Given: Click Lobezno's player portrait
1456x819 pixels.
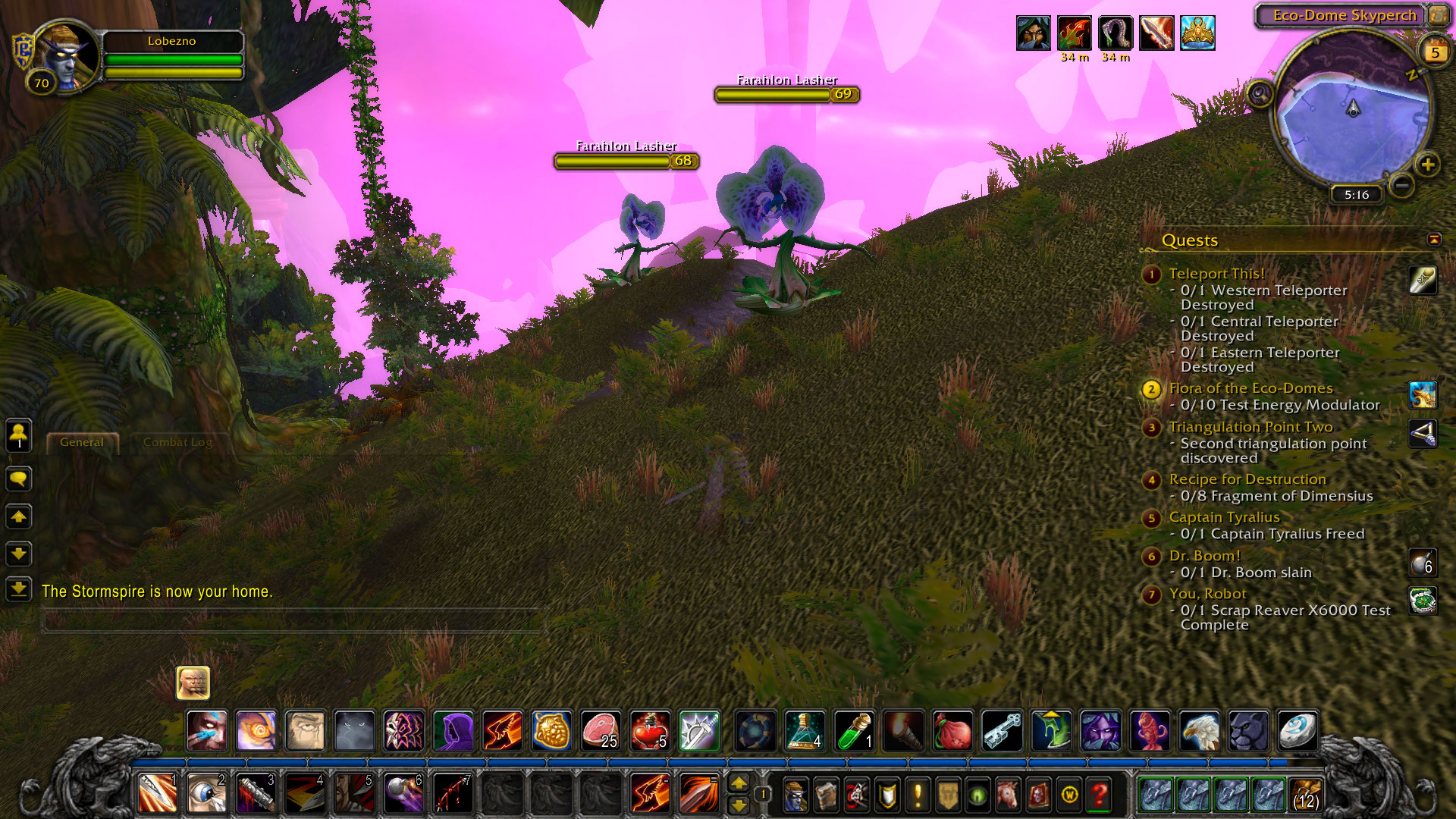Looking at the screenshot, I should click(66, 55).
